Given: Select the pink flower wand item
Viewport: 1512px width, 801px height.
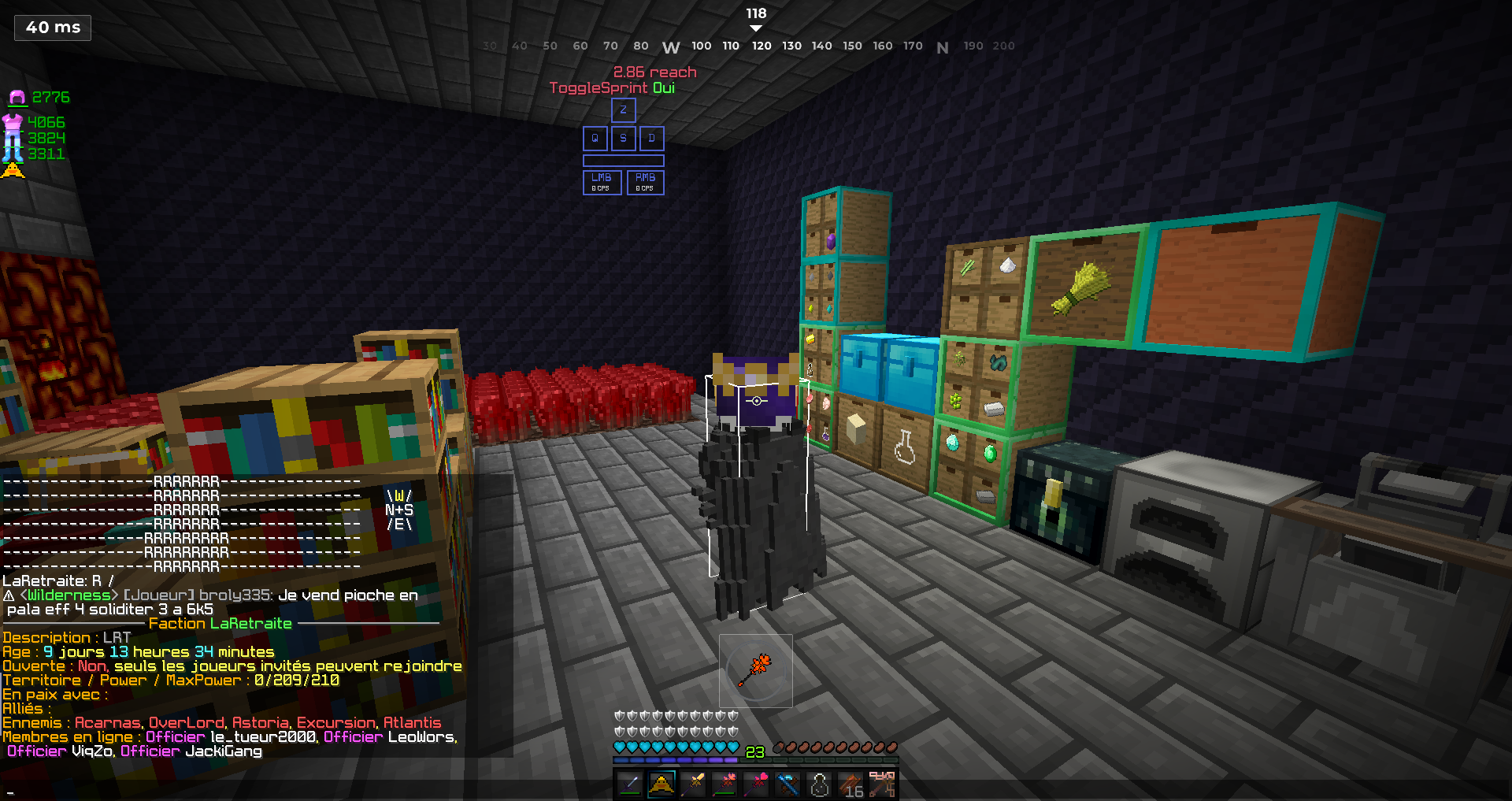Looking at the screenshot, I should [x=755, y=784].
